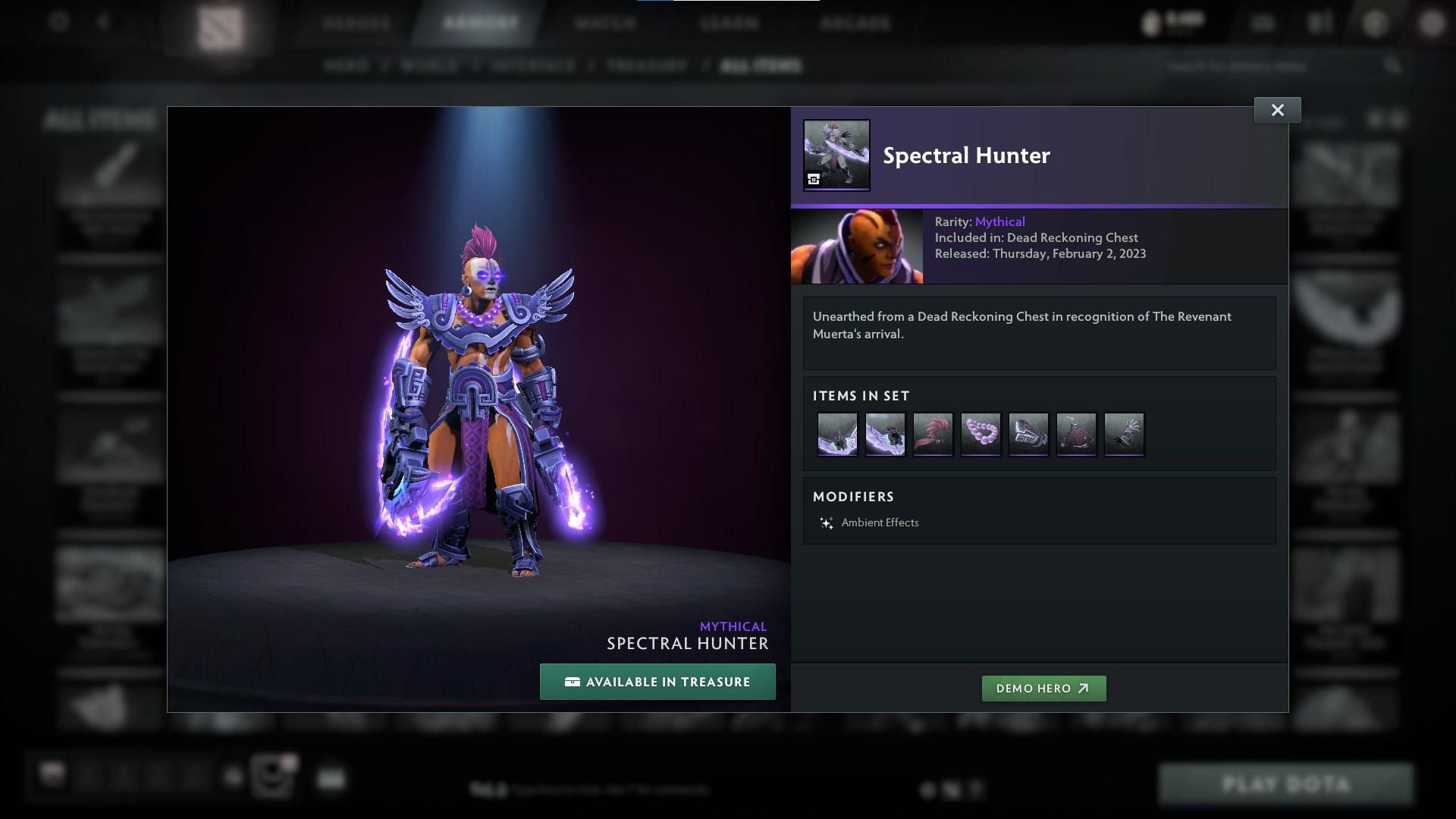Image resolution: width=1456 pixels, height=819 pixels.
Task: Click the second spectral weapon item icon
Action: [x=885, y=434]
